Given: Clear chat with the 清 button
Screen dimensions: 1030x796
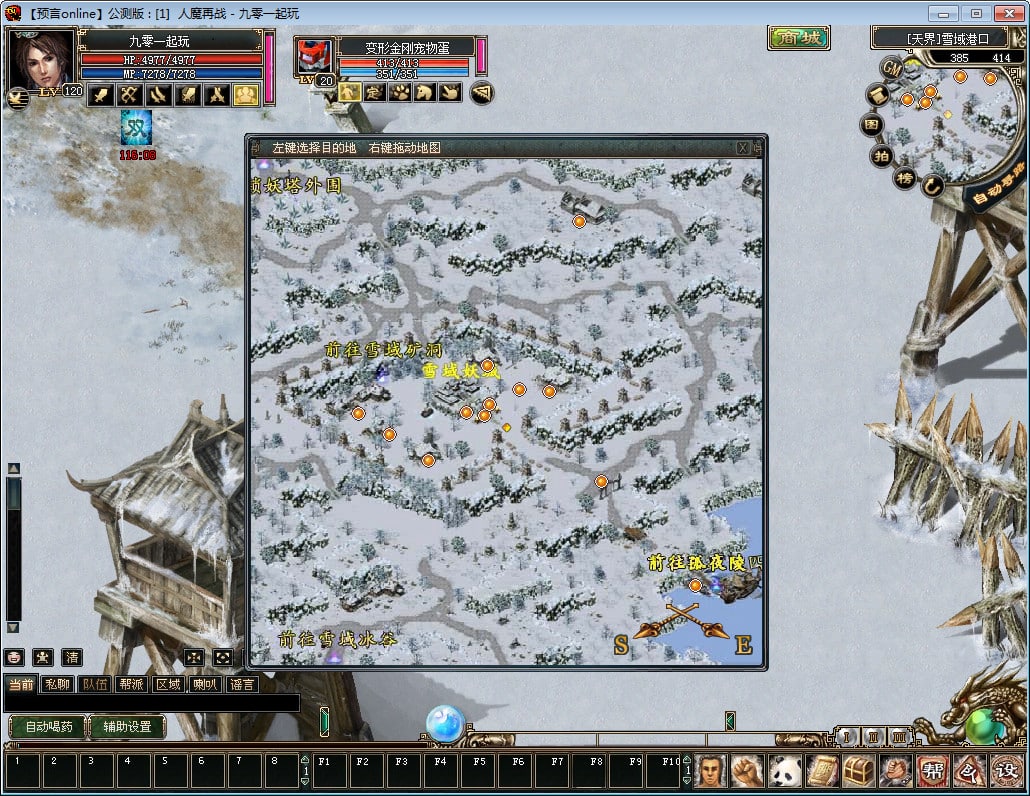Looking at the screenshot, I should 72,657.
